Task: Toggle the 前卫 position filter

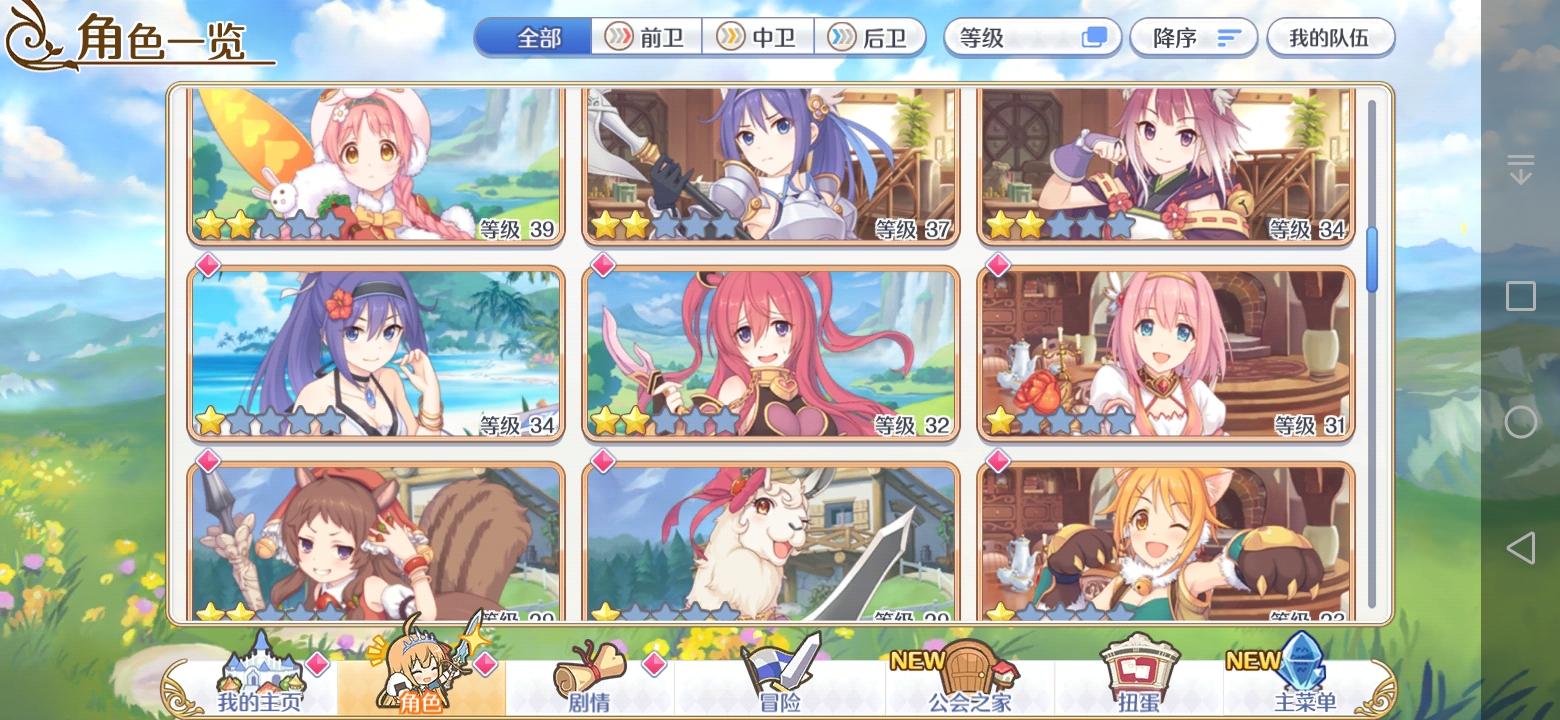Action: 646,37
